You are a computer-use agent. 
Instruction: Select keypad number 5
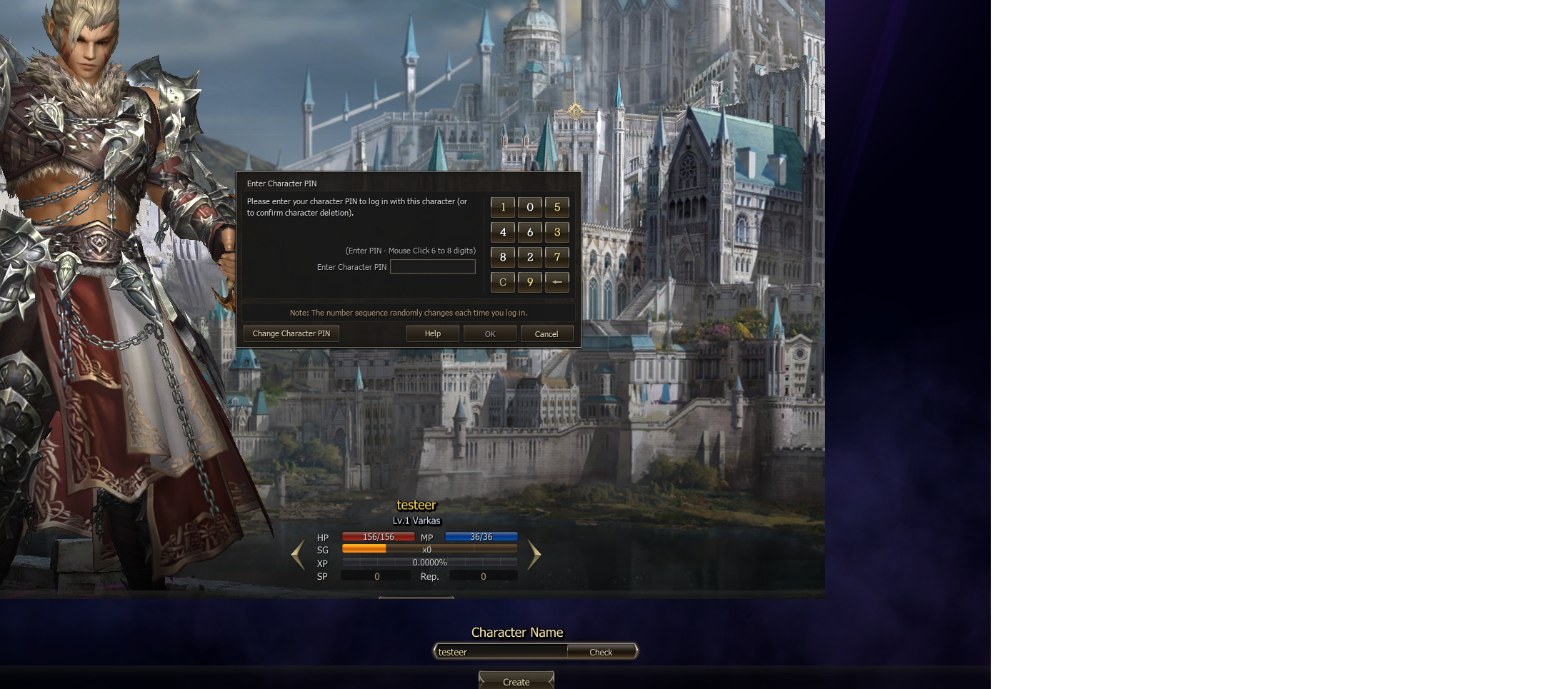point(557,208)
